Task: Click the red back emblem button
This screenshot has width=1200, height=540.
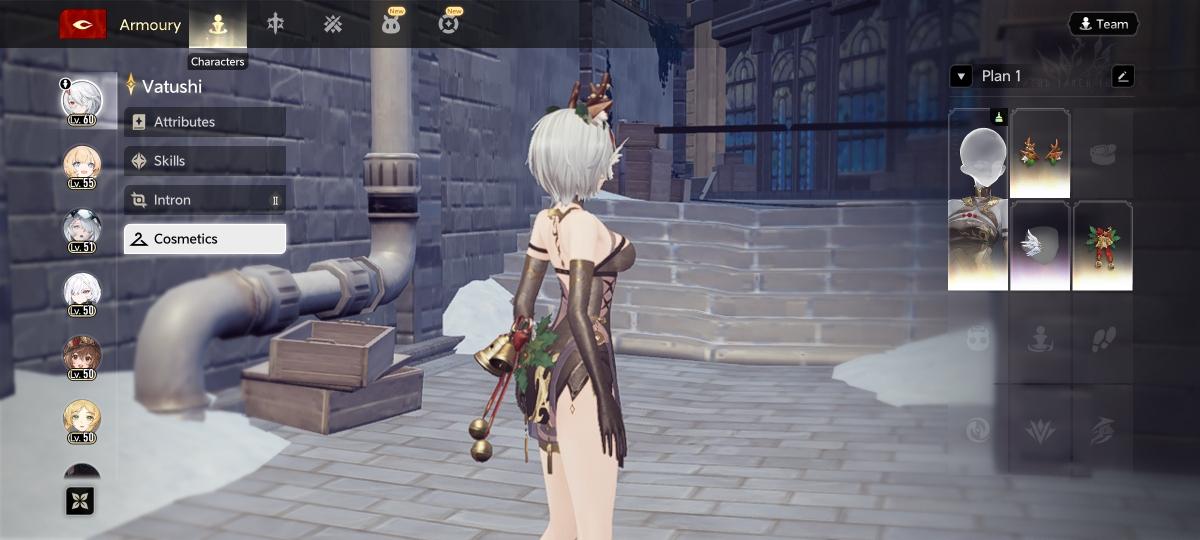Action: coord(83,24)
